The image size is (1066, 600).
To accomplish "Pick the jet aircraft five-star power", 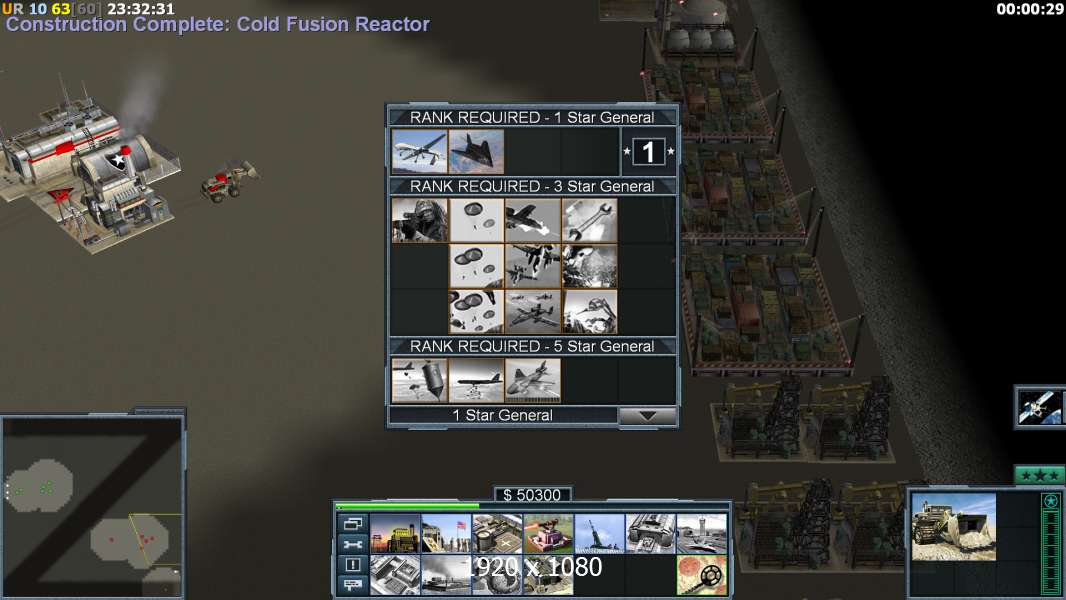I will 532,381.
